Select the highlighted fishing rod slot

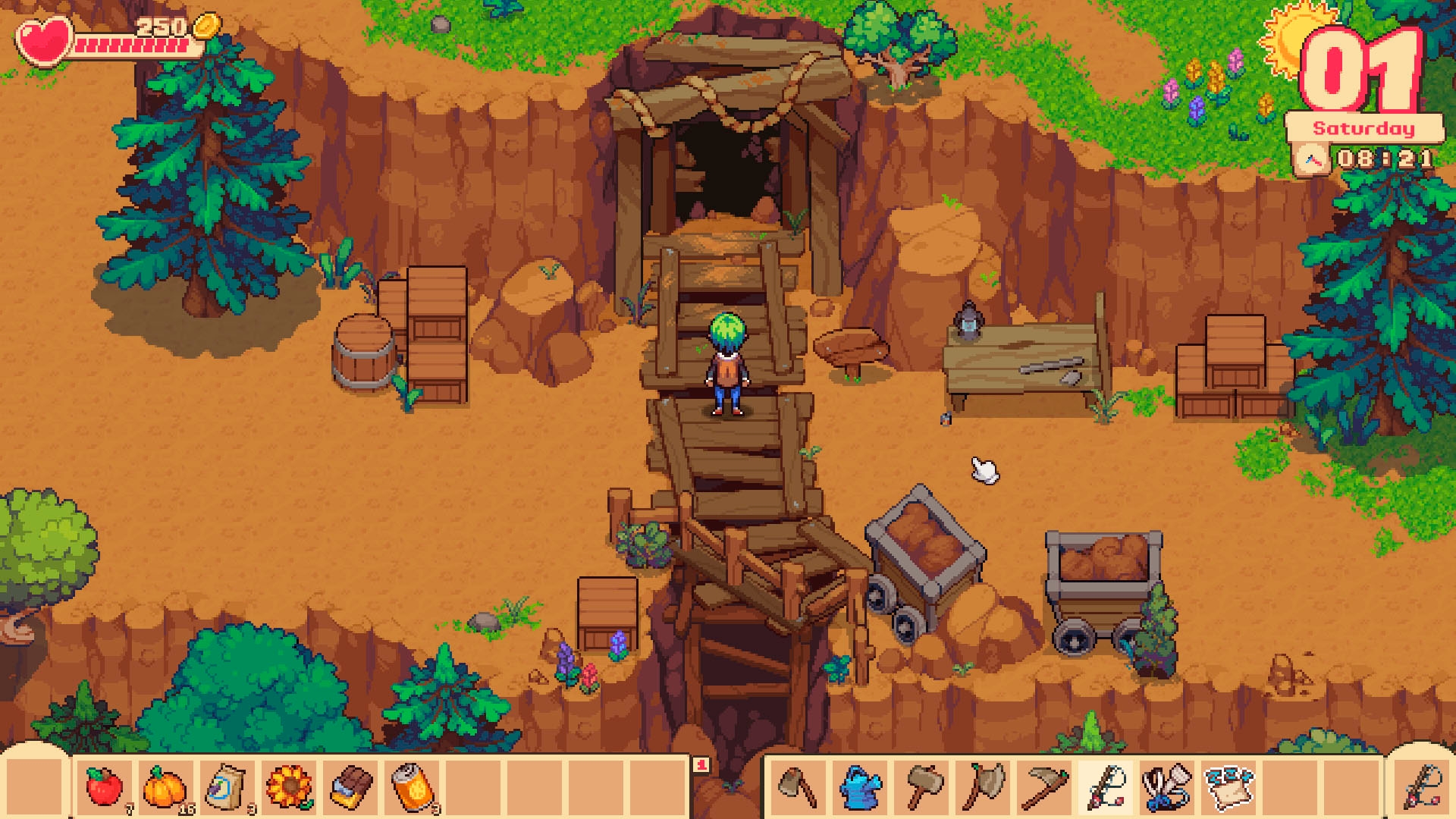pyautogui.click(x=1105, y=786)
